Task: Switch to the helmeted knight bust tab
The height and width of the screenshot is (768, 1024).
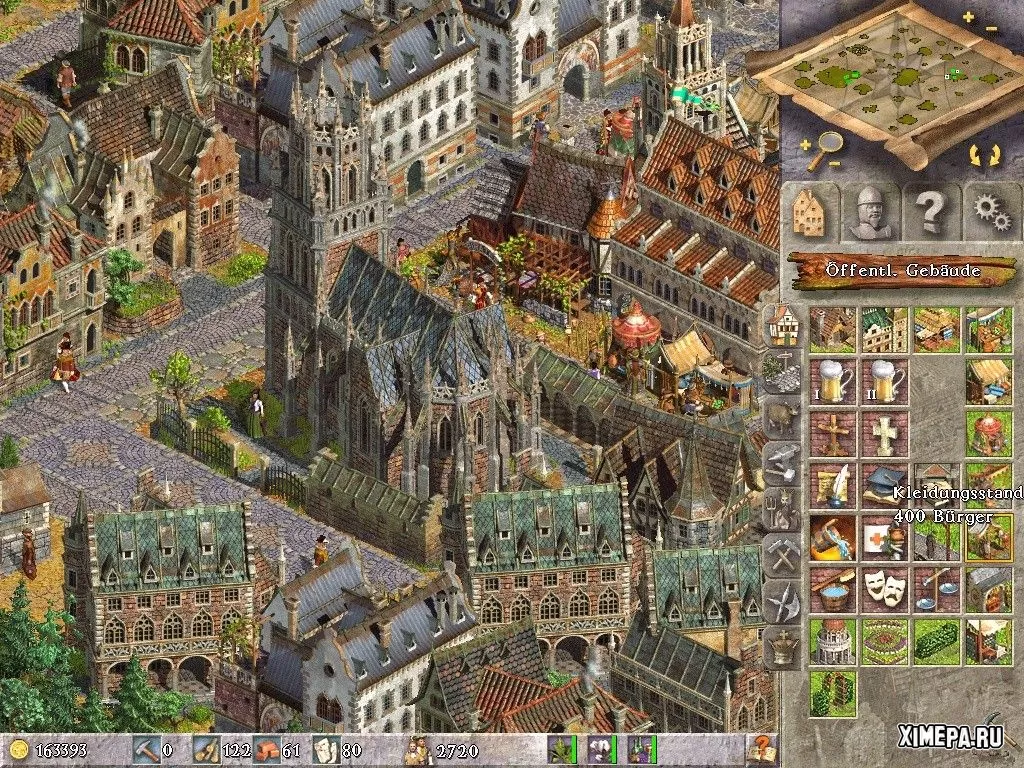Action: tap(867, 211)
